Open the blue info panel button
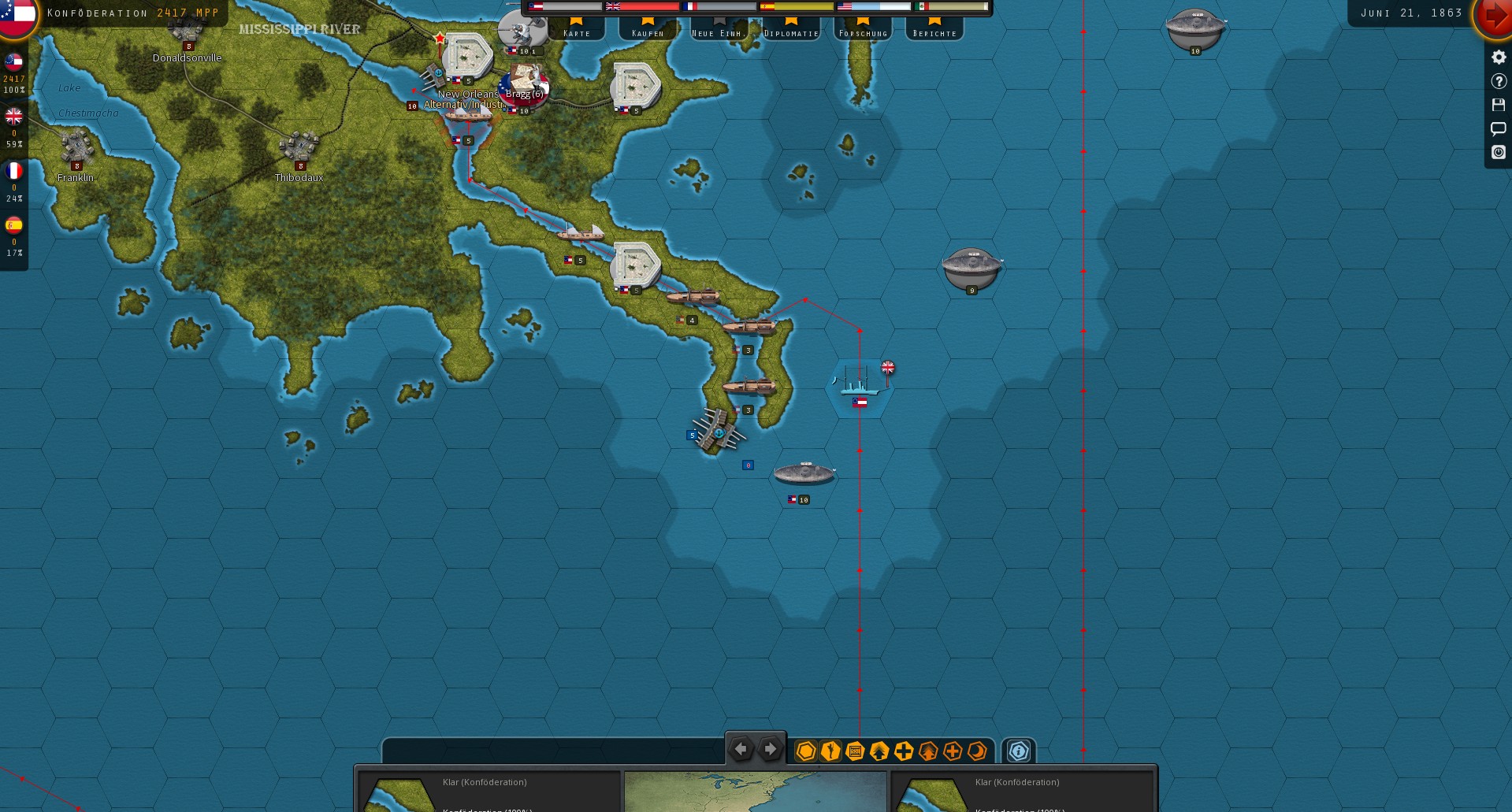The image size is (1512, 812). point(1019,751)
